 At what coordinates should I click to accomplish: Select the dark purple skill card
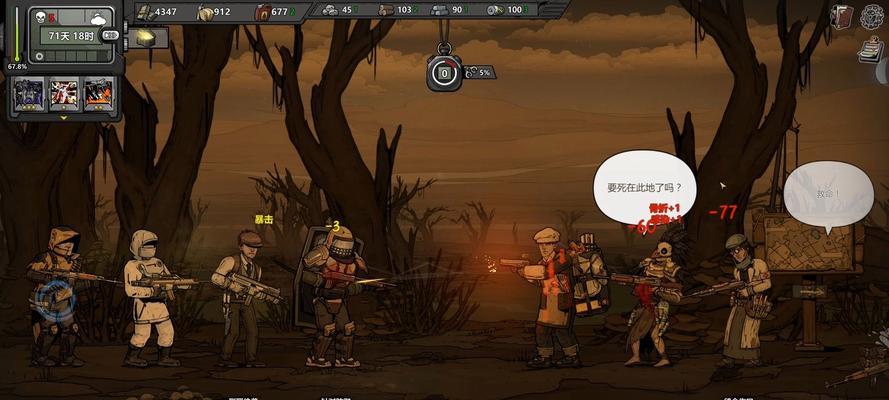26,94
